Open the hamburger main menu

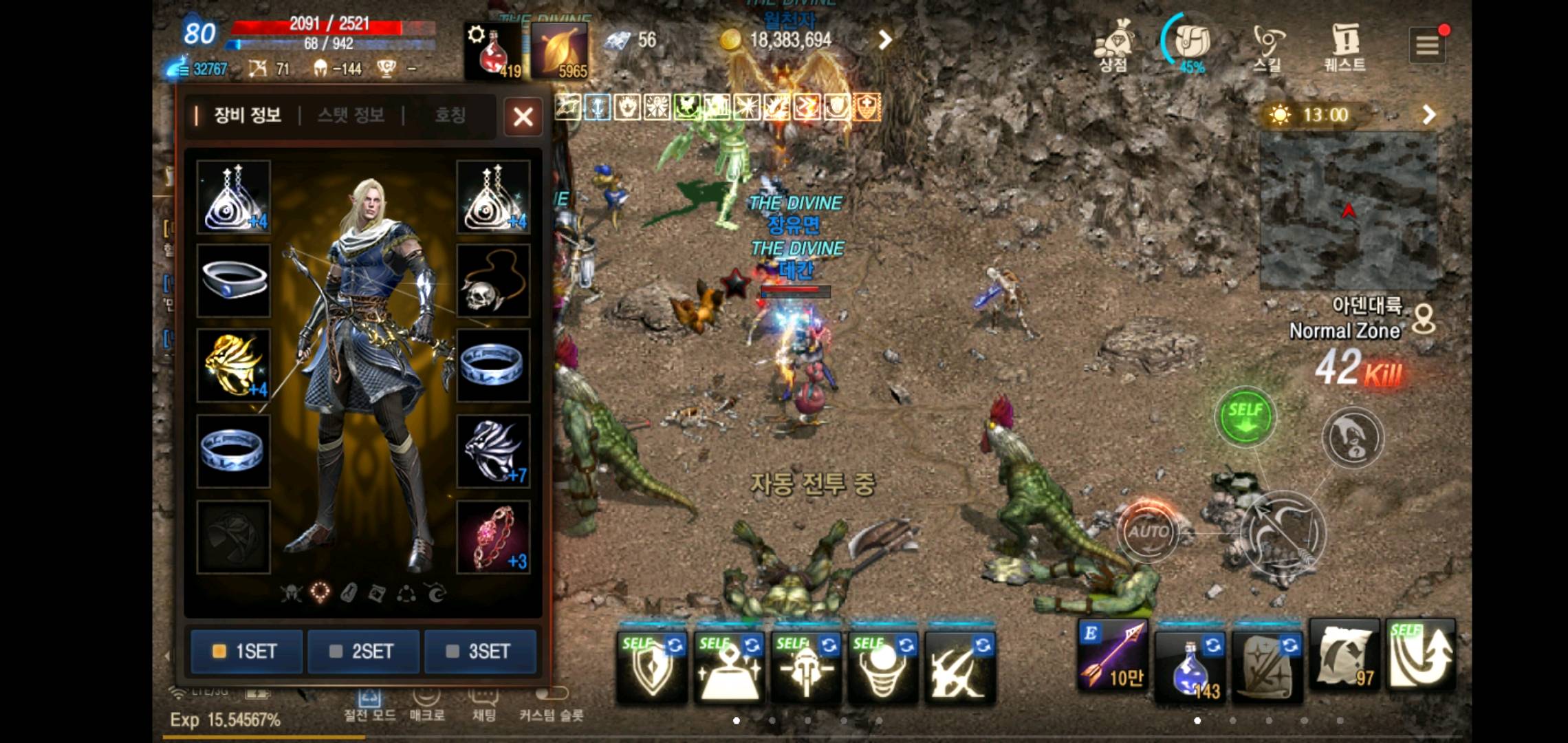[x=1427, y=45]
